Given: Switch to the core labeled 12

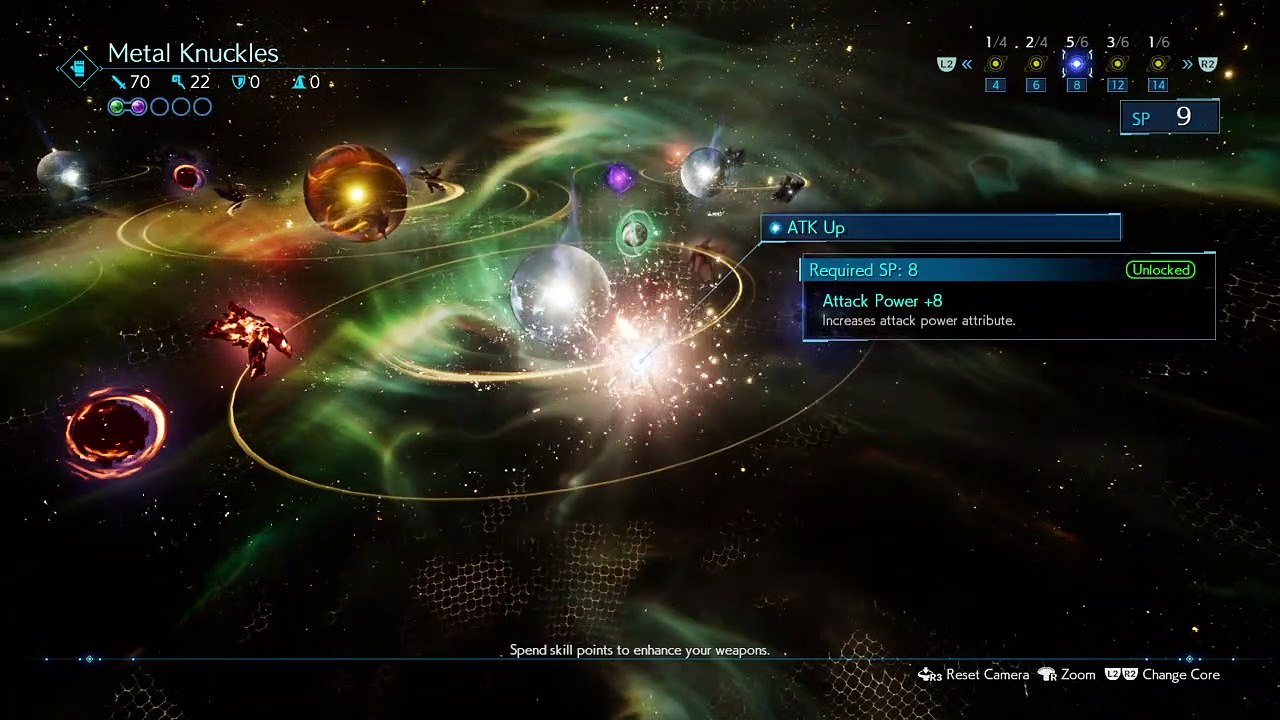Looking at the screenshot, I should 1117,65.
